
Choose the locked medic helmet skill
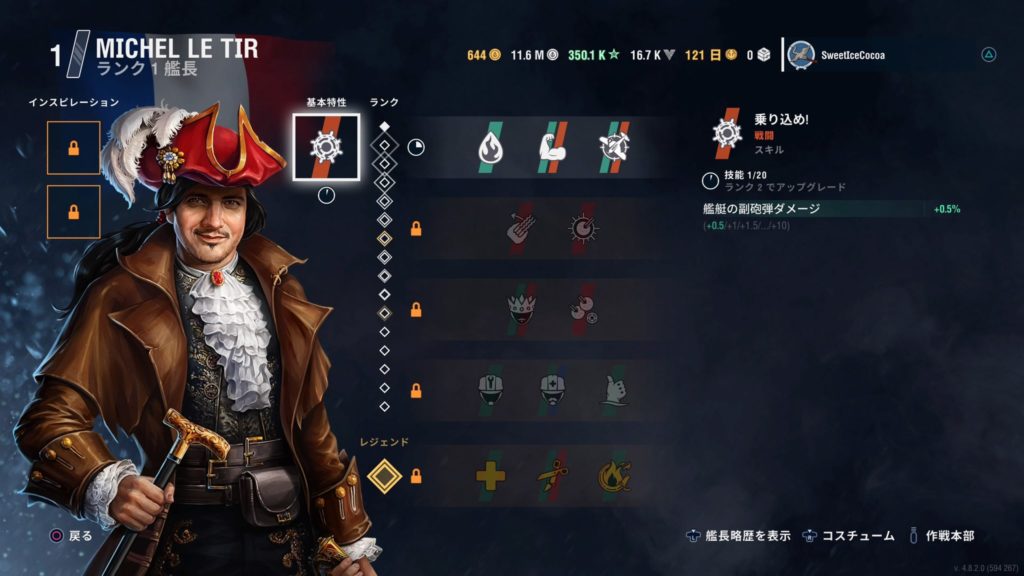pos(553,389)
